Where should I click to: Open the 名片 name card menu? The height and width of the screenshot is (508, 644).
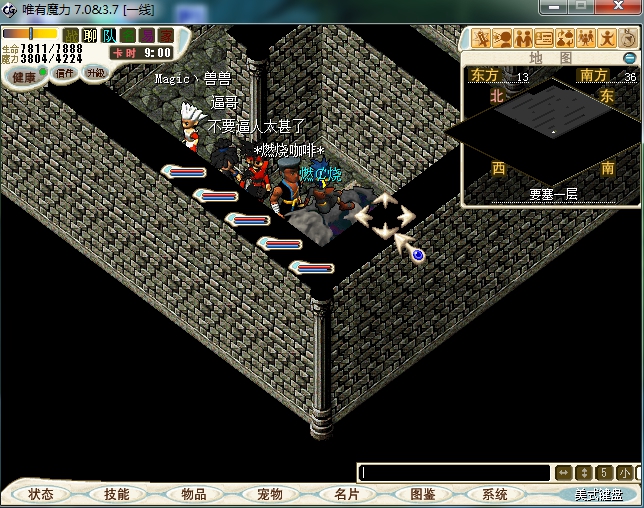(346, 494)
